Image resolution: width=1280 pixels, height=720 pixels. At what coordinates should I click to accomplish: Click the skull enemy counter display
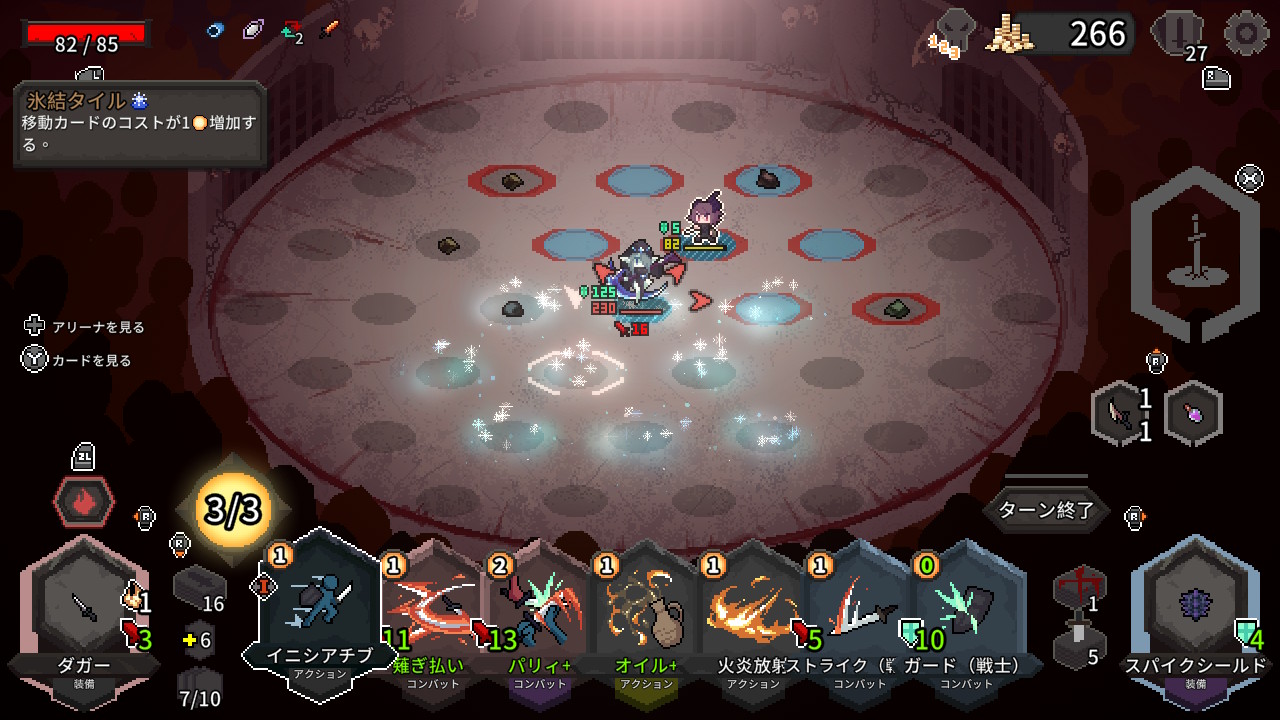(x=957, y=30)
